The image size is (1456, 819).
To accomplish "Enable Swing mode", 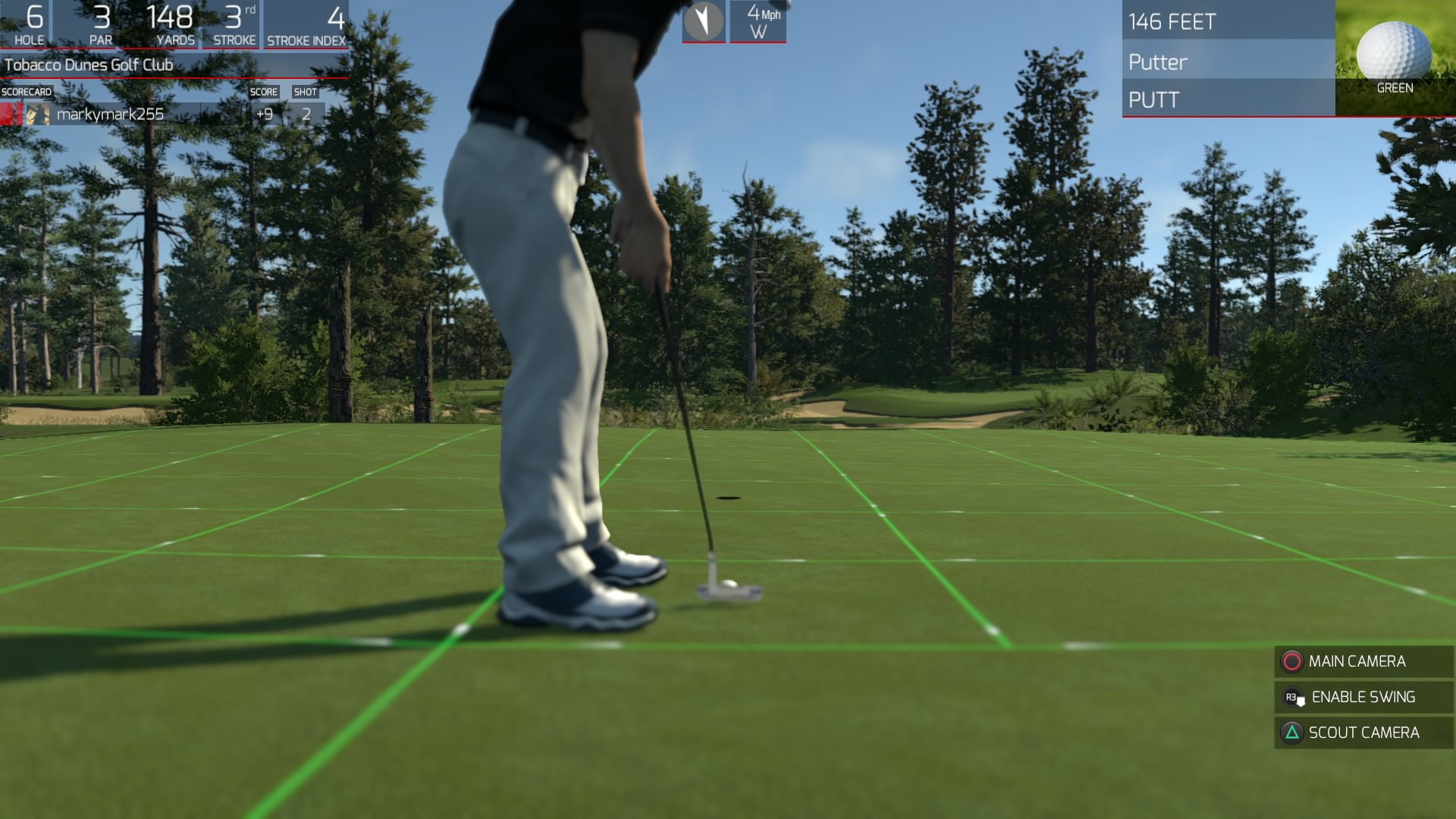I will [x=1362, y=697].
